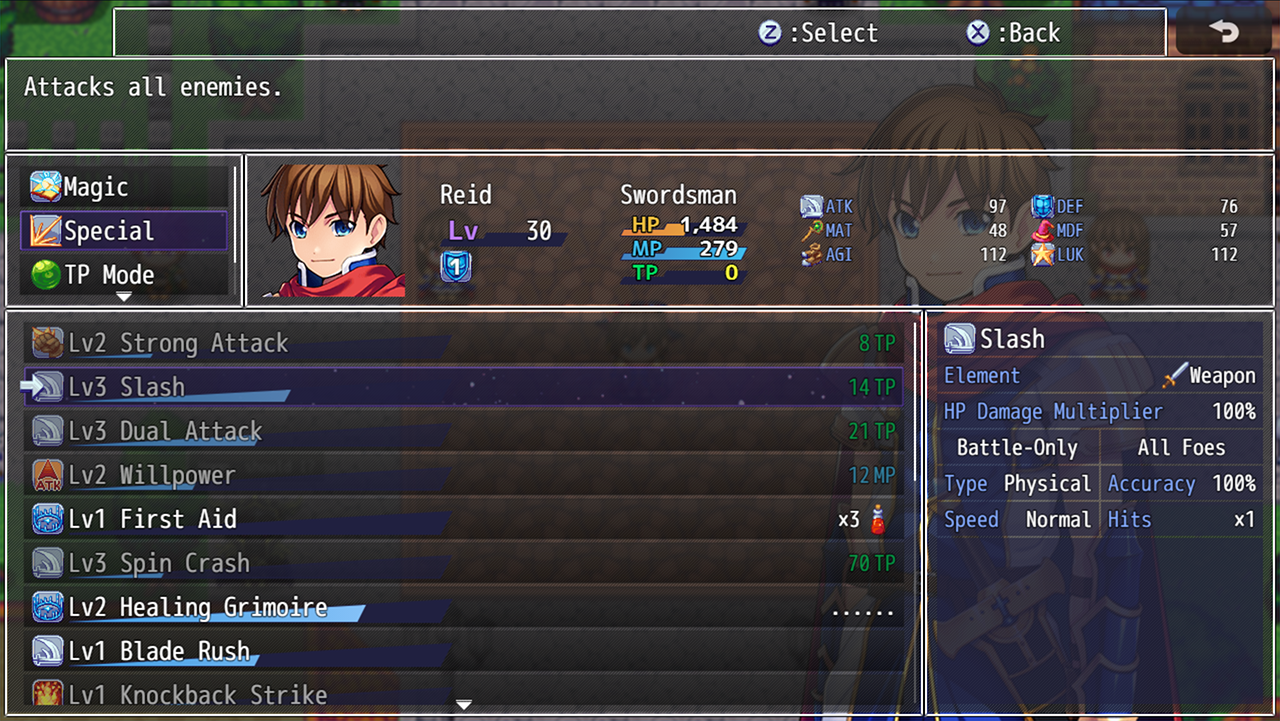Select the Special skill category
Image resolution: width=1280 pixels, height=721 pixels.
point(123,231)
